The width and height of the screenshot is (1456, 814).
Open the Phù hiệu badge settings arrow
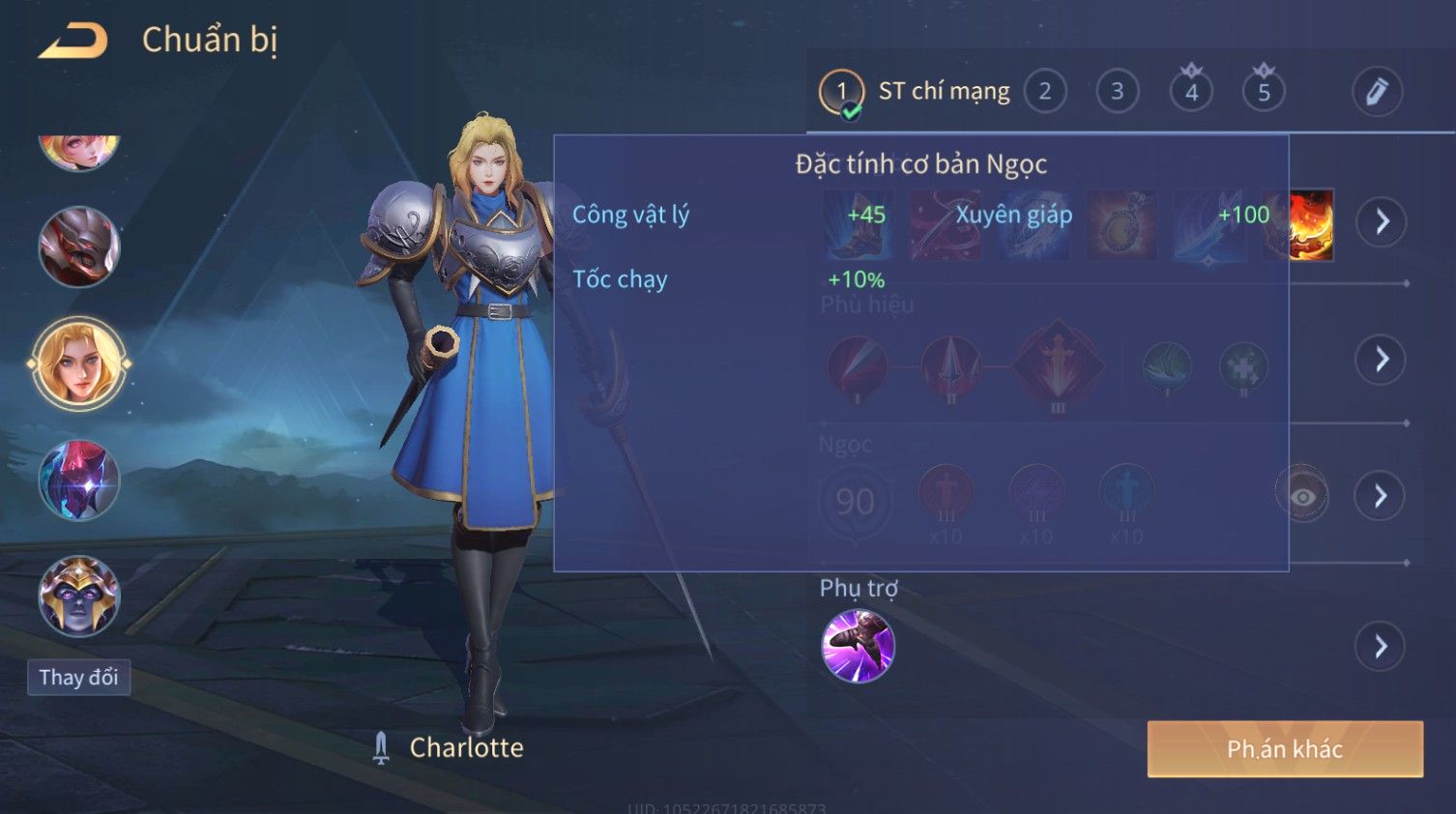[x=1381, y=360]
